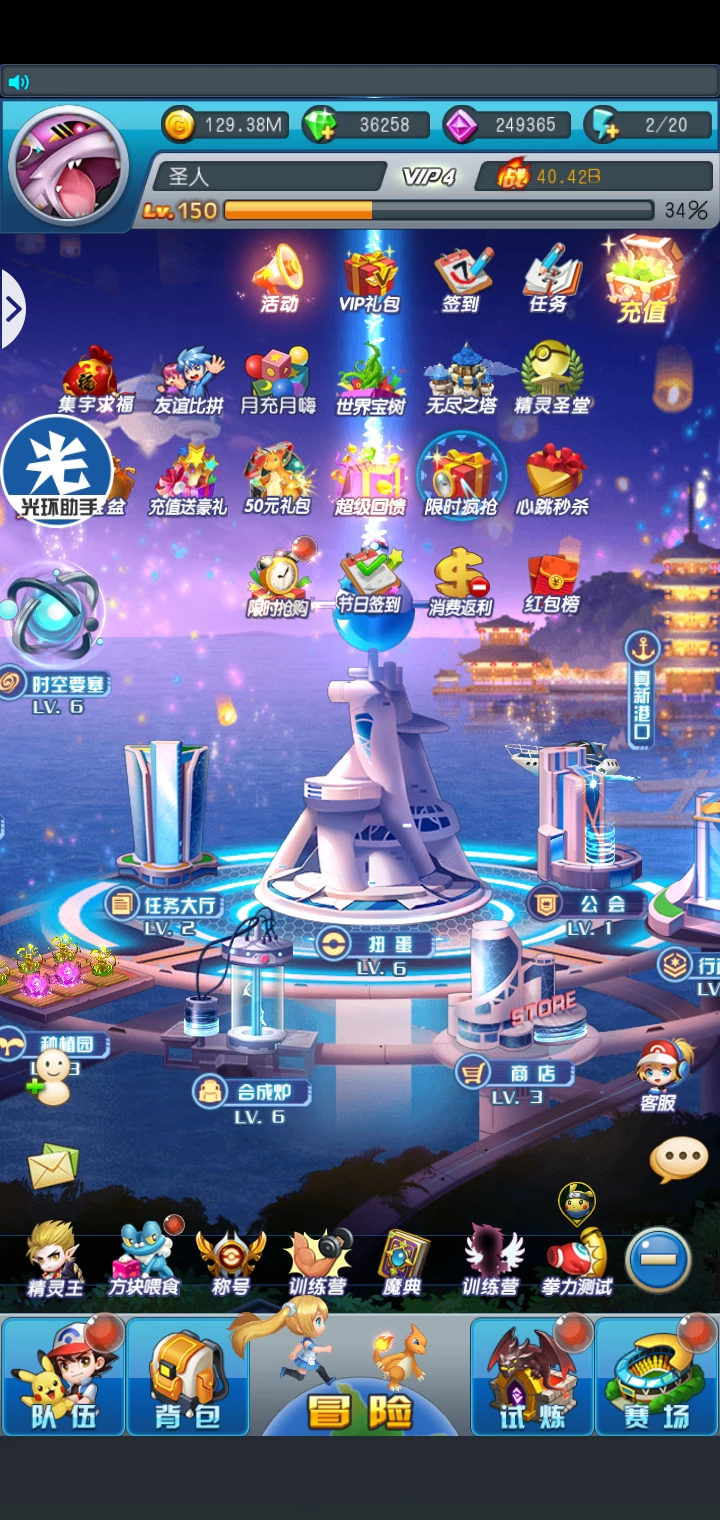Open the chat speech bubble

point(679,1159)
